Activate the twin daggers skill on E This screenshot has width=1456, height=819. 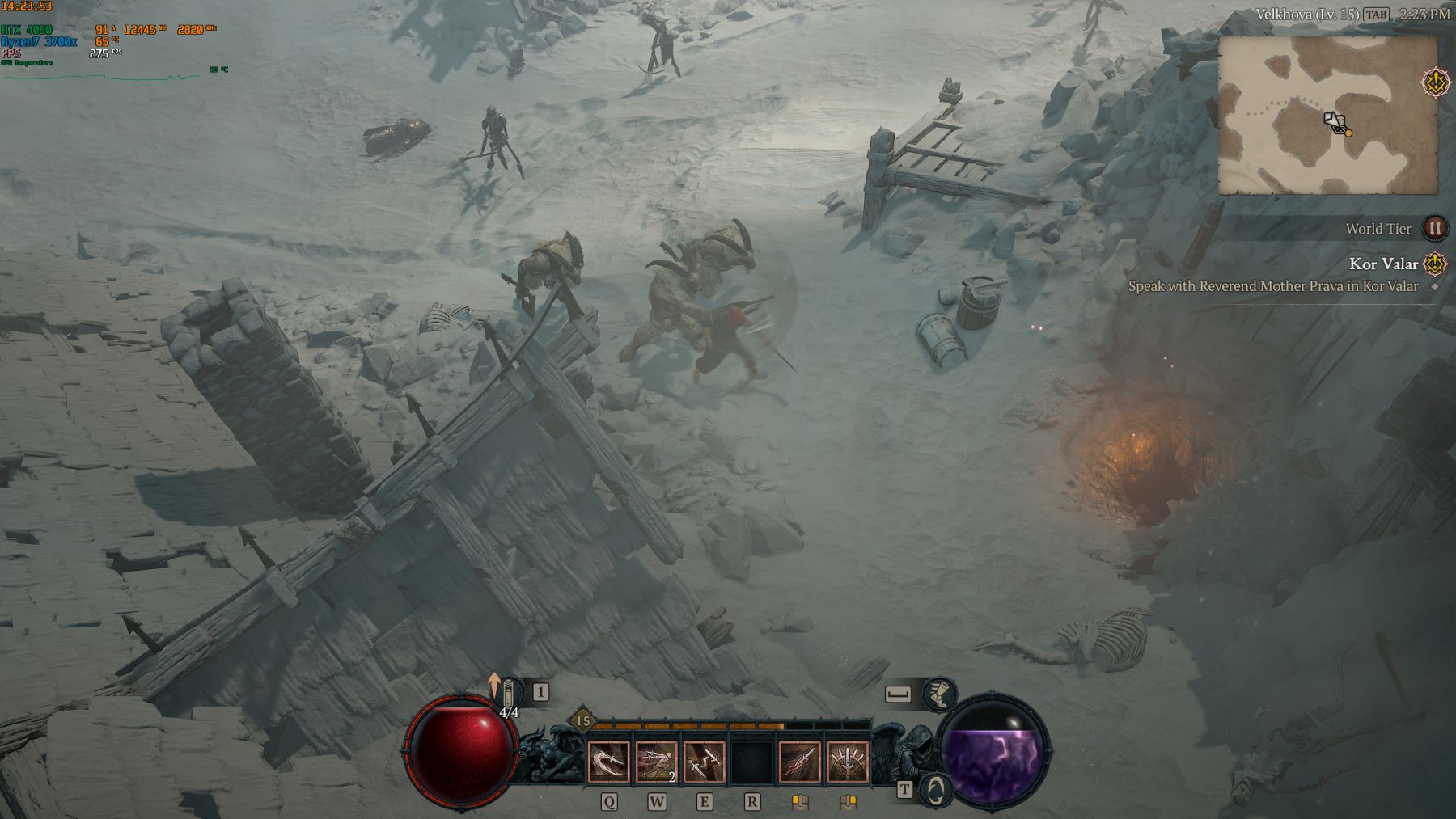click(704, 762)
